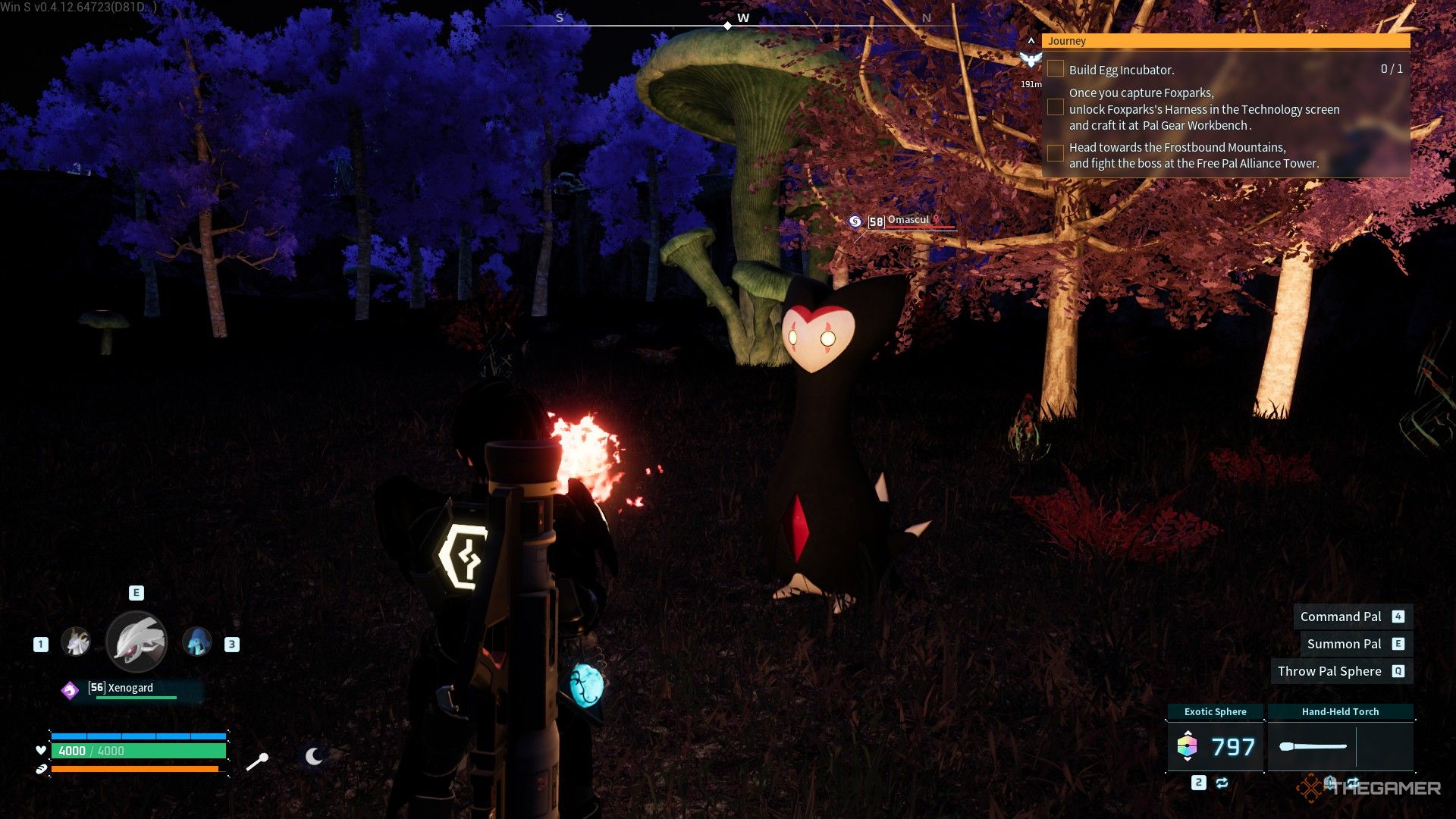Click the sphere swap arrows icon
The image size is (1456, 819).
[1222, 783]
